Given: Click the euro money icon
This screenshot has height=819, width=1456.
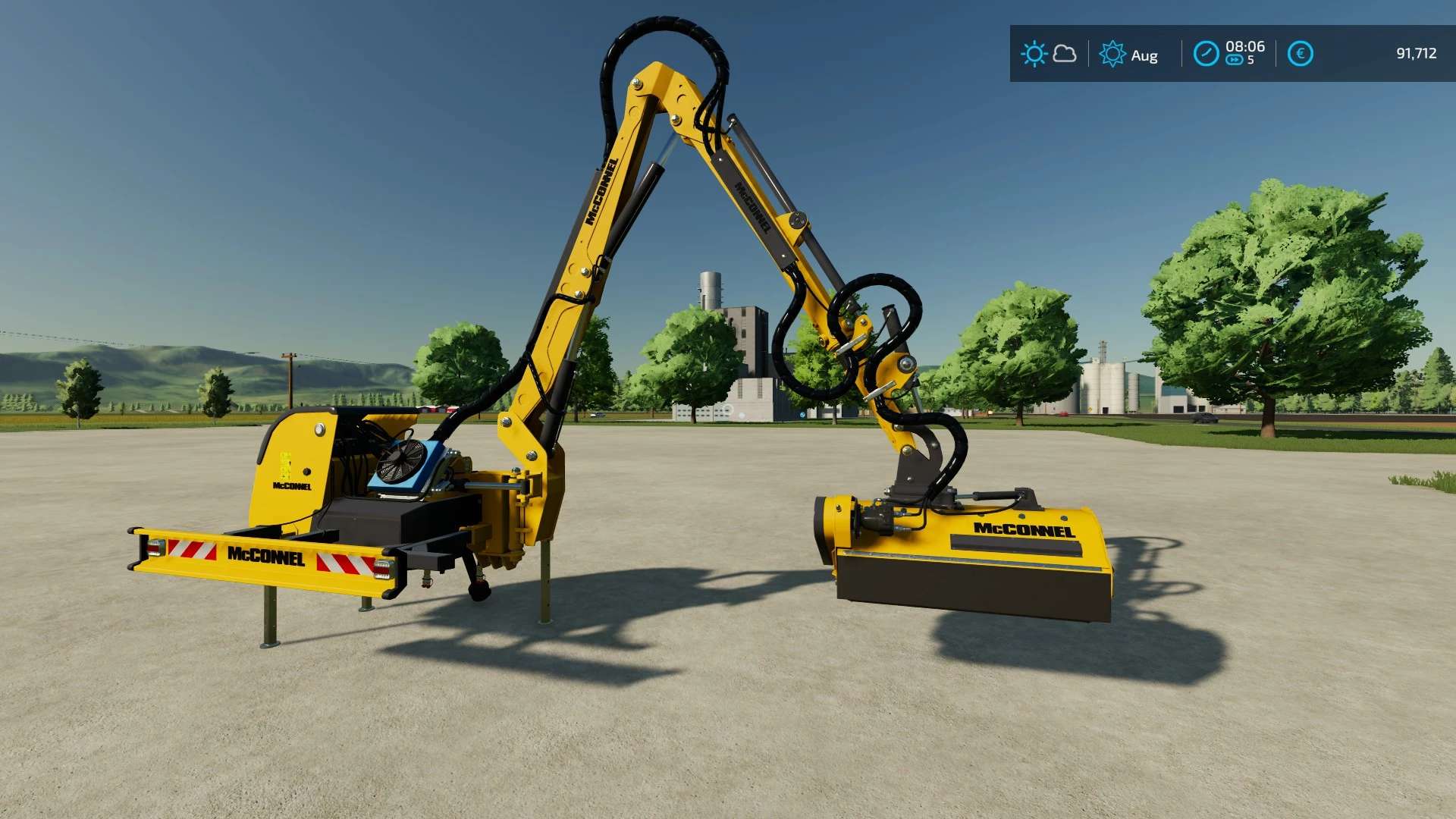Looking at the screenshot, I should pyautogui.click(x=1300, y=54).
